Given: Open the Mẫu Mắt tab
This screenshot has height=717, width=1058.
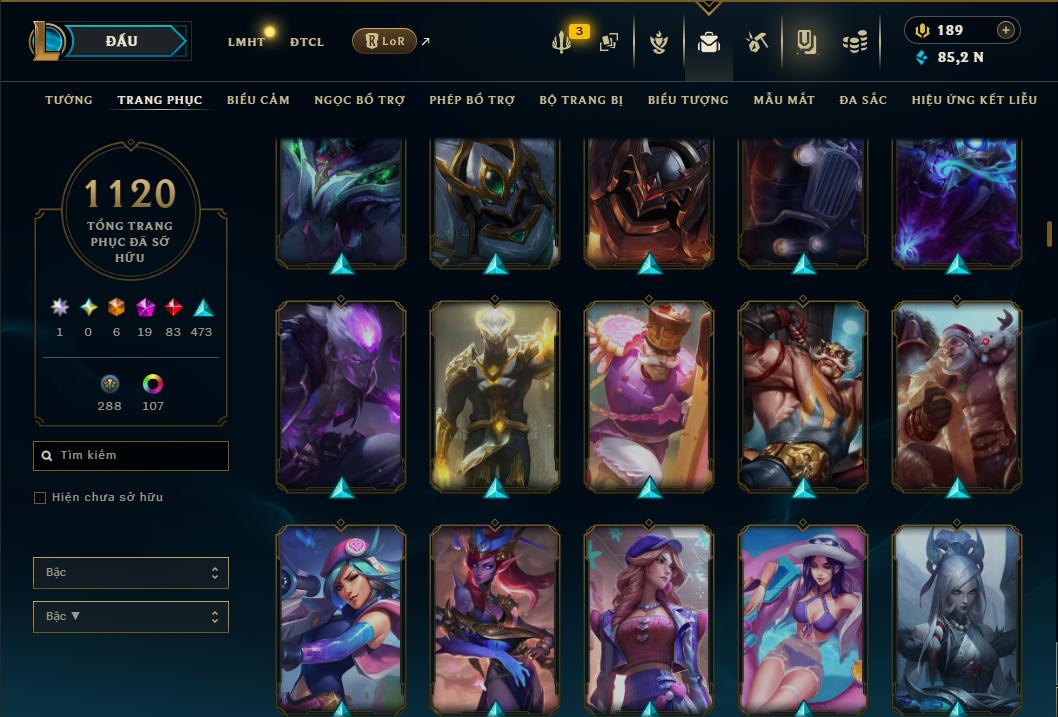Looking at the screenshot, I should [x=784, y=100].
